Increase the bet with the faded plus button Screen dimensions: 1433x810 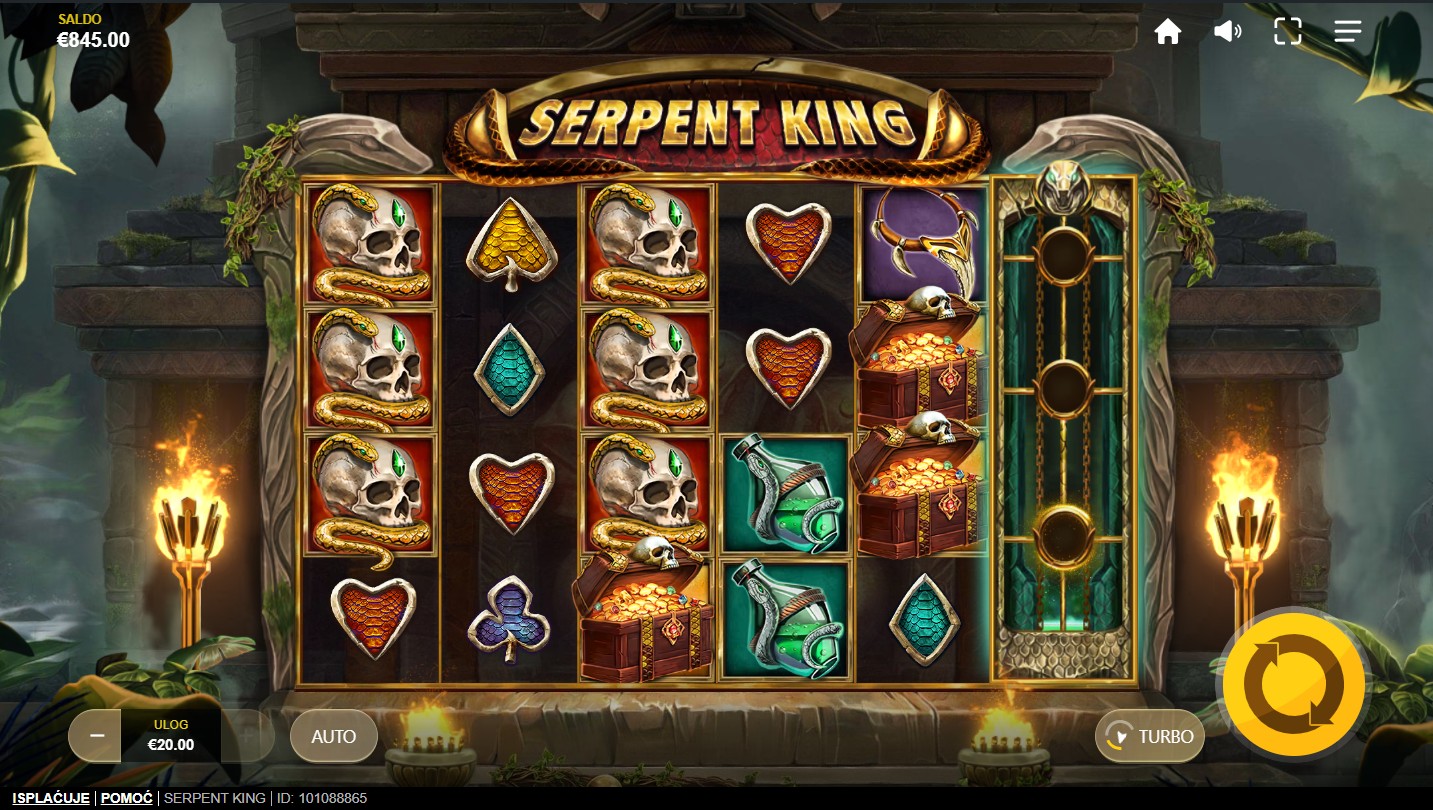pyautogui.click(x=247, y=736)
